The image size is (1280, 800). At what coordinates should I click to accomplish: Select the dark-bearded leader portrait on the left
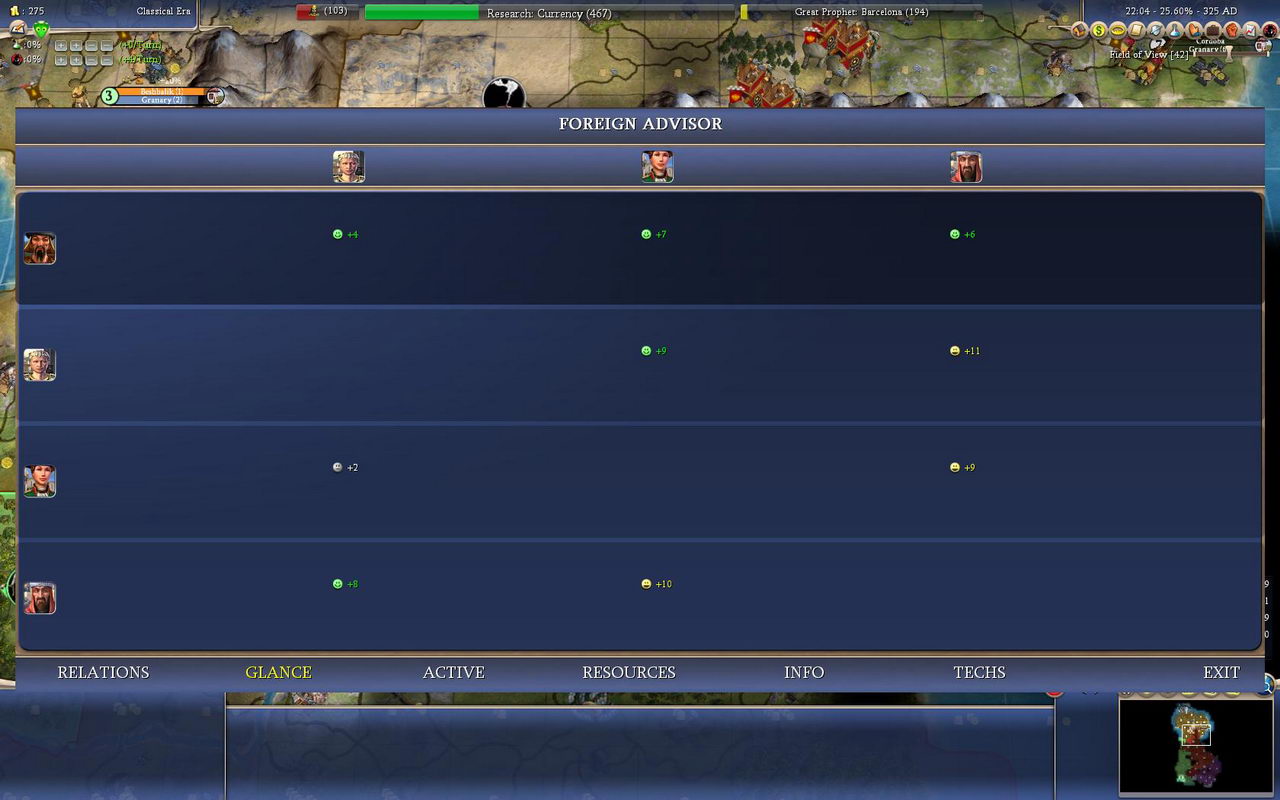pos(40,248)
